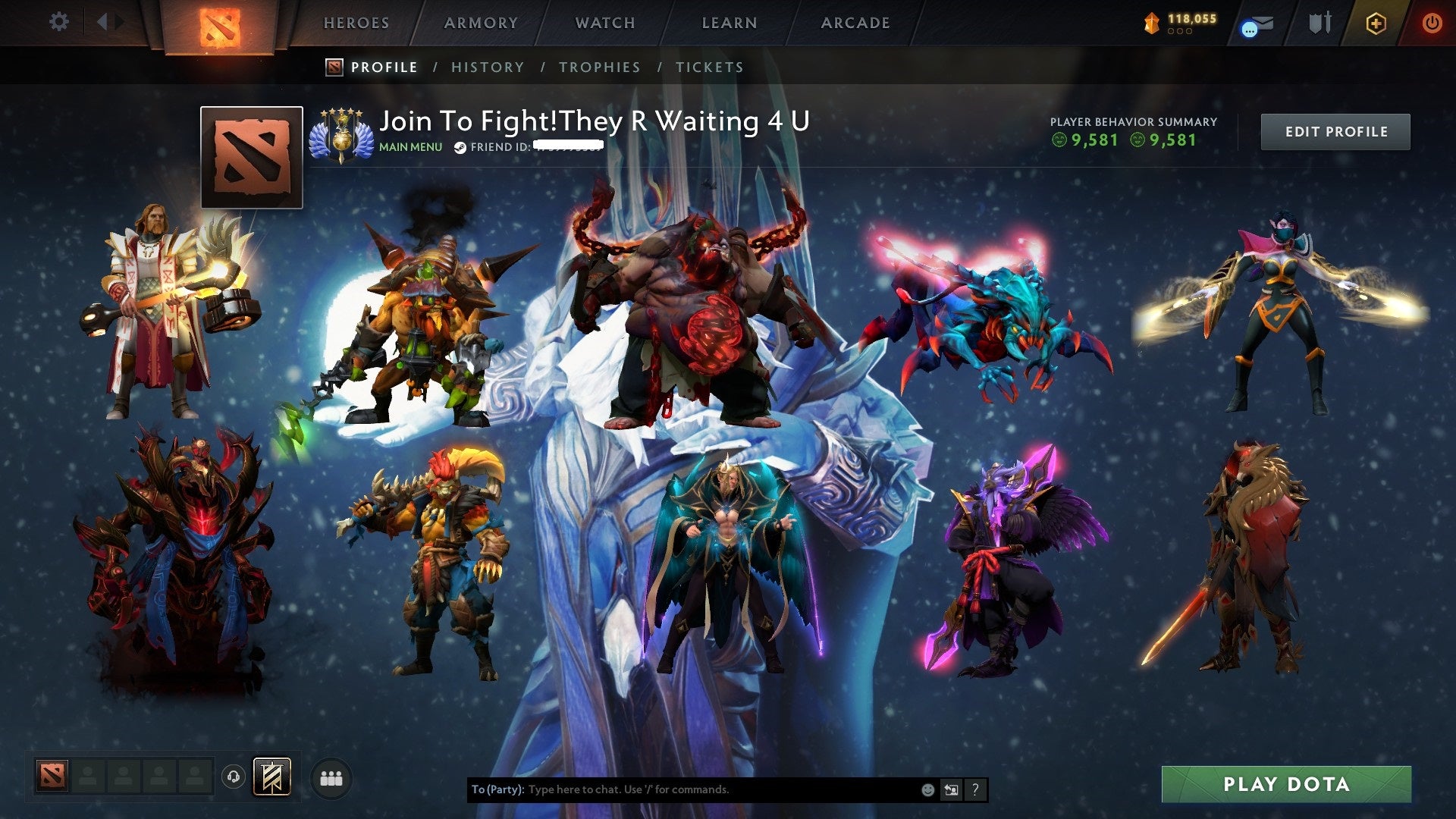Open the chat and notifications inbox icon
The width and height of the screenshot is (1456, 819).
(1255, 24)
